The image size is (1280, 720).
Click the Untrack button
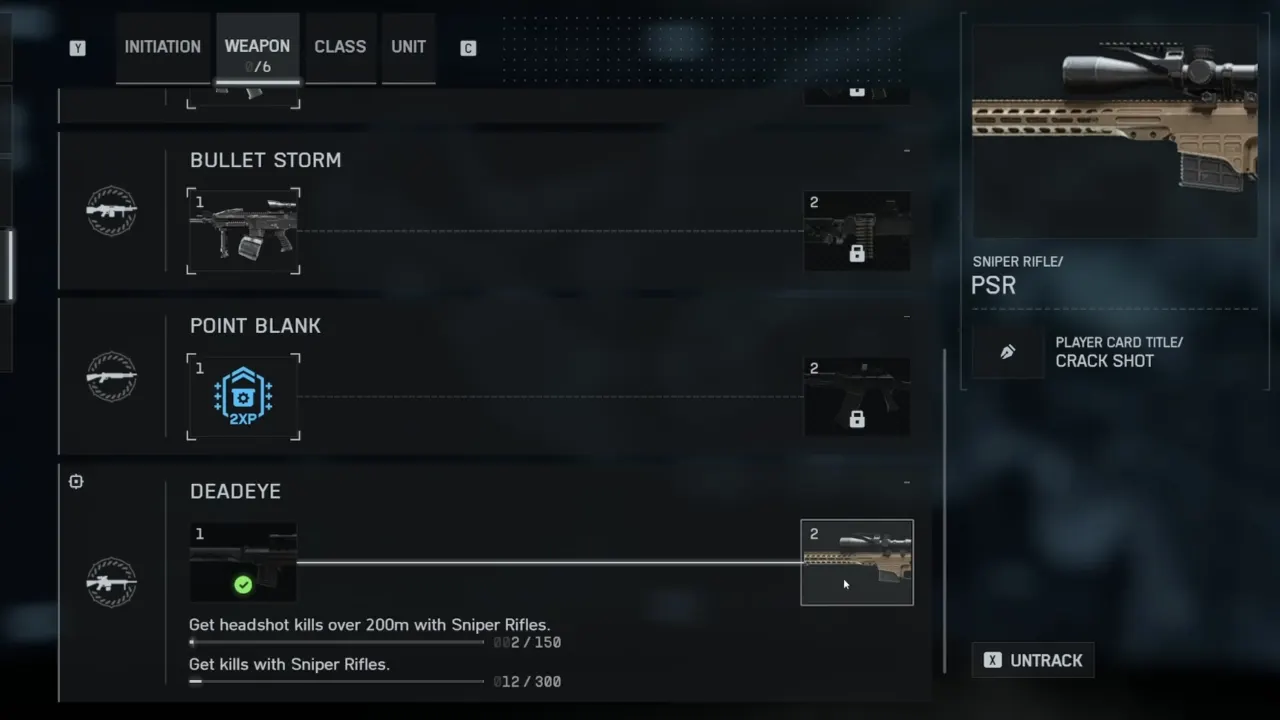(1033, 660)
